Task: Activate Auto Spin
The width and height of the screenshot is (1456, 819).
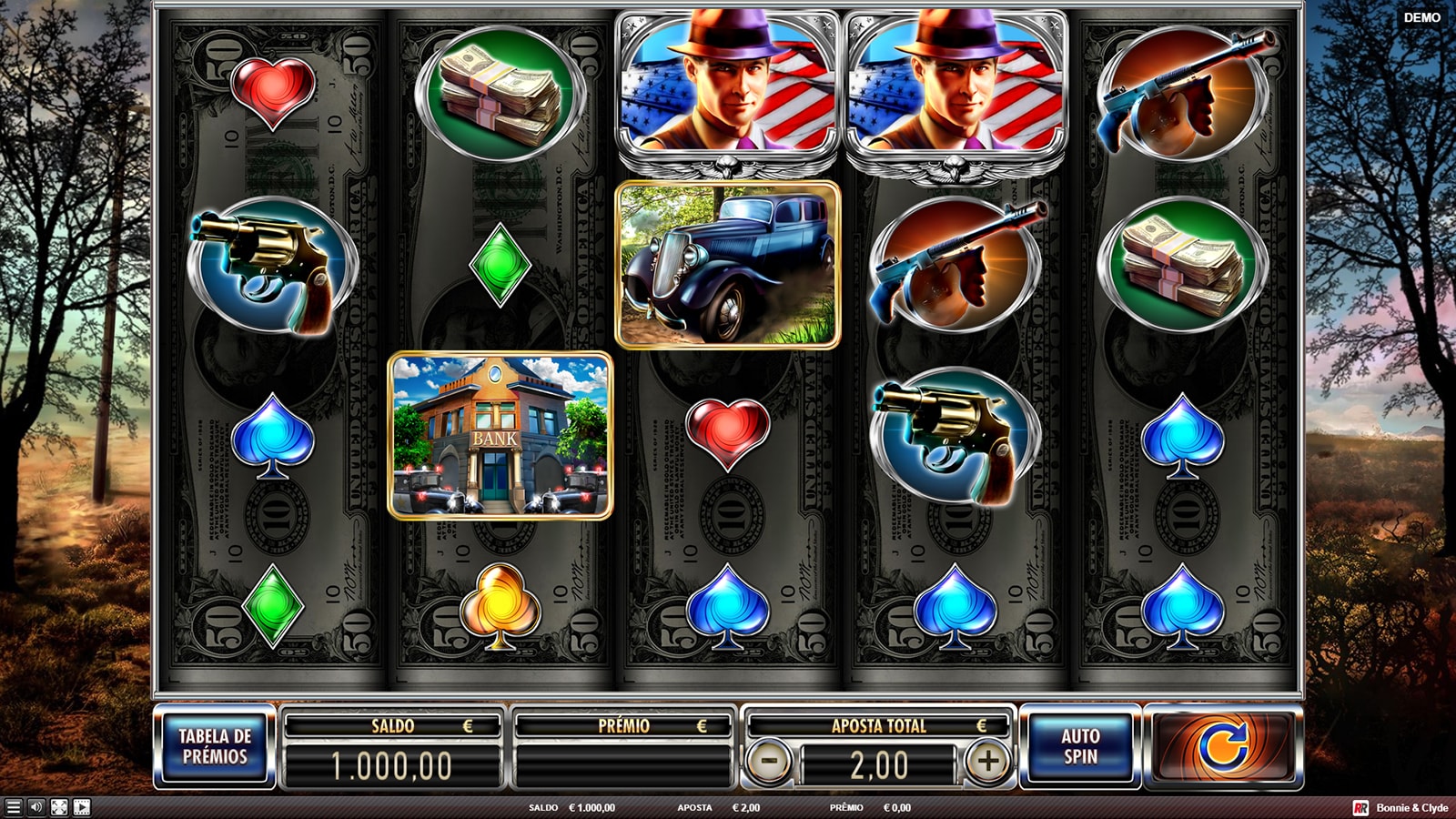Action: [1080, 746]
